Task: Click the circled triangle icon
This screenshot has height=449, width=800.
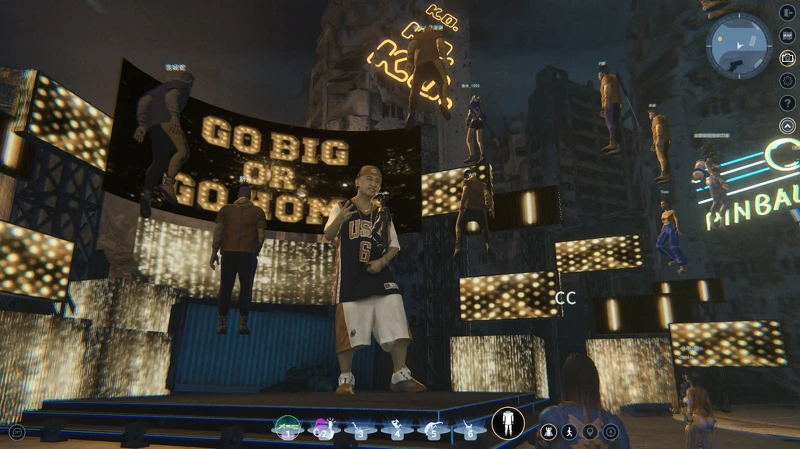Action: pyautogui.click(x=610, y=432)
